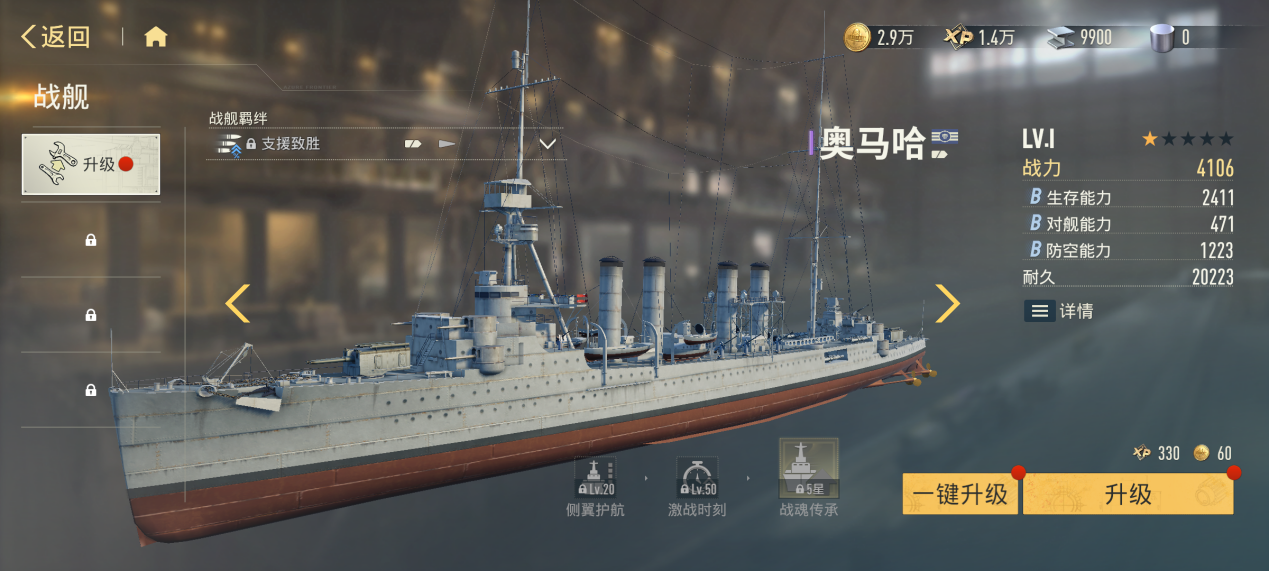Tap the badge icon beside 奥马哈
This screenshot has height=571, width=1269.
(940, 144)
